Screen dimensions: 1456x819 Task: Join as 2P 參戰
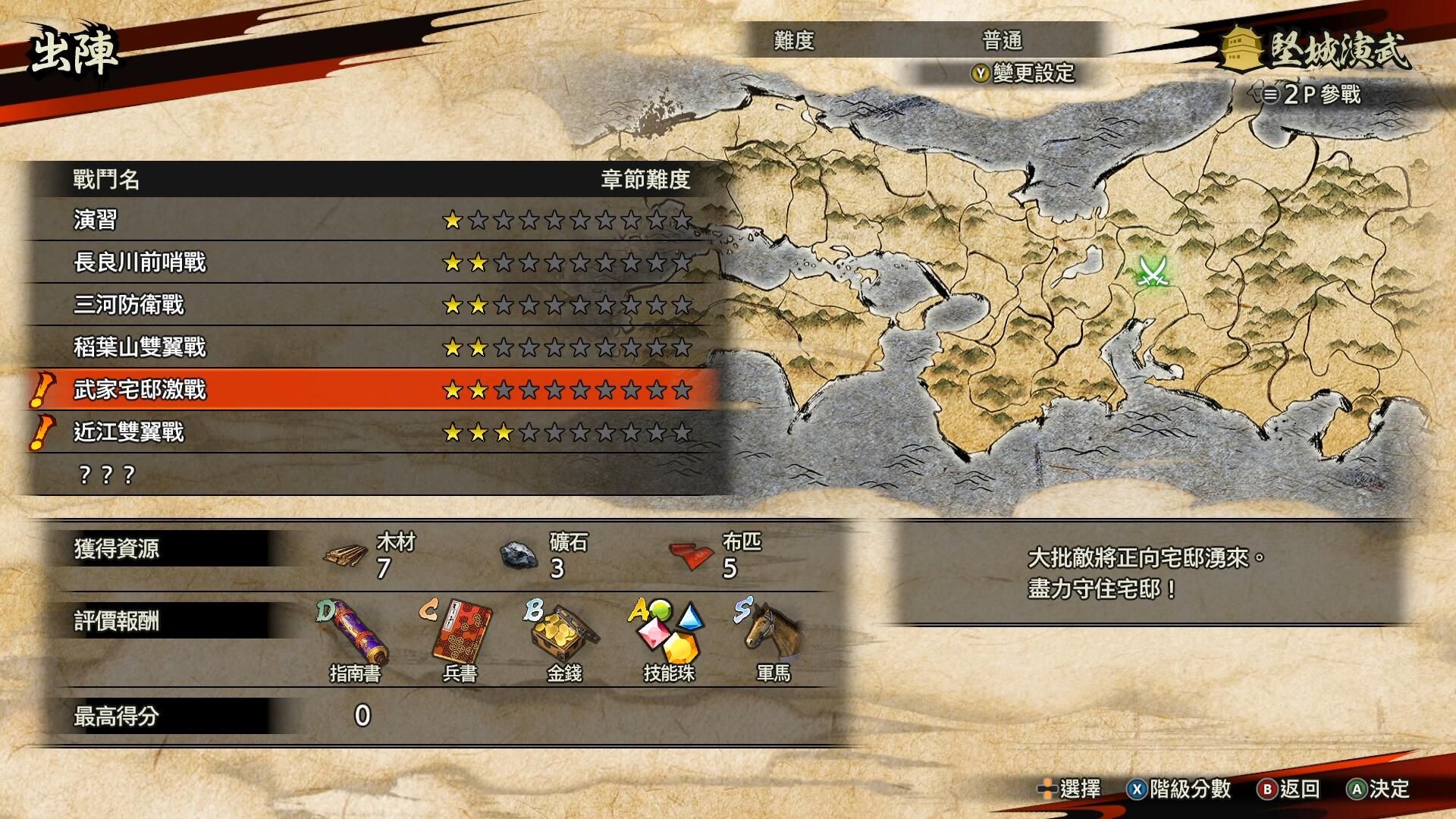pyautogui.click(x=1312, y=95)
